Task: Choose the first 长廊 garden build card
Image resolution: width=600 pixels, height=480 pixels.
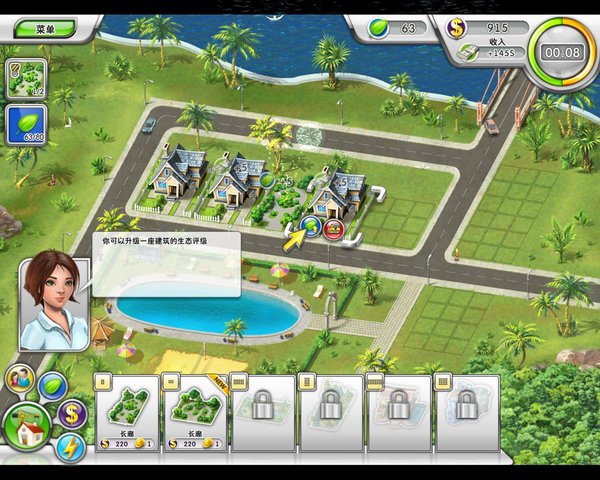Action: point(127,412)
